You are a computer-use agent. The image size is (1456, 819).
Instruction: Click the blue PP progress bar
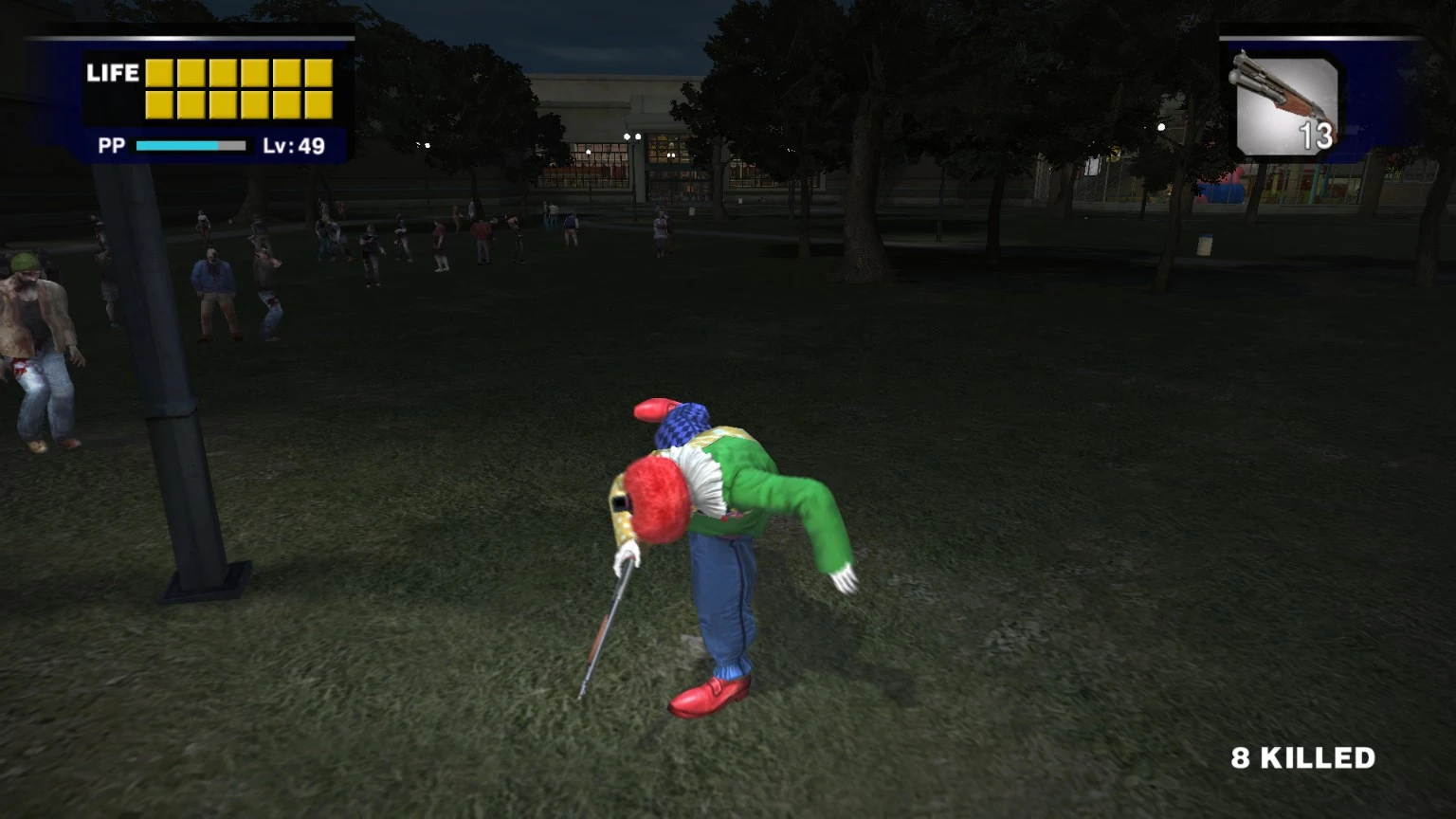[x=175, y=146]
